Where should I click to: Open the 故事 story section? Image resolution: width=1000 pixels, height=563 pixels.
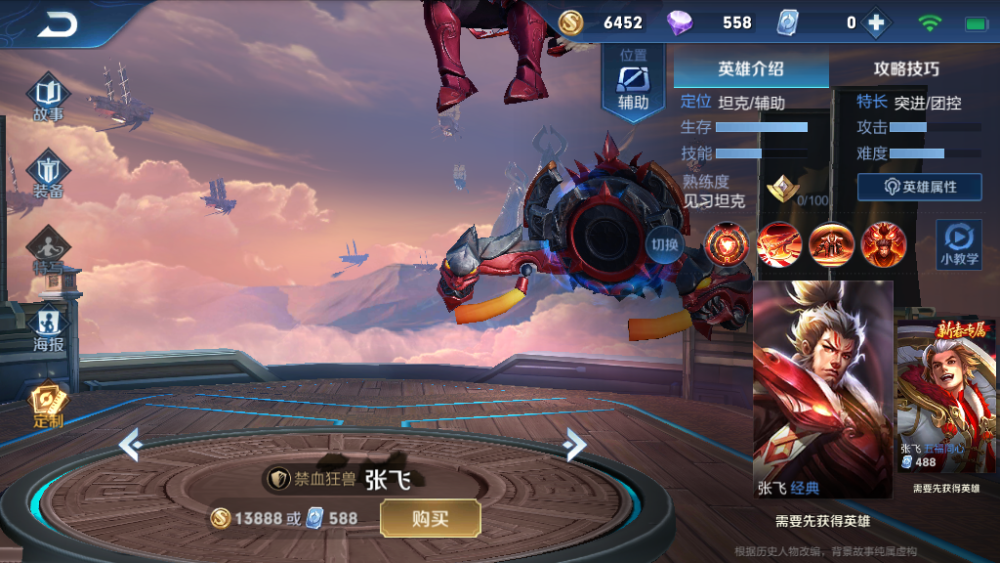coord(48,98)
